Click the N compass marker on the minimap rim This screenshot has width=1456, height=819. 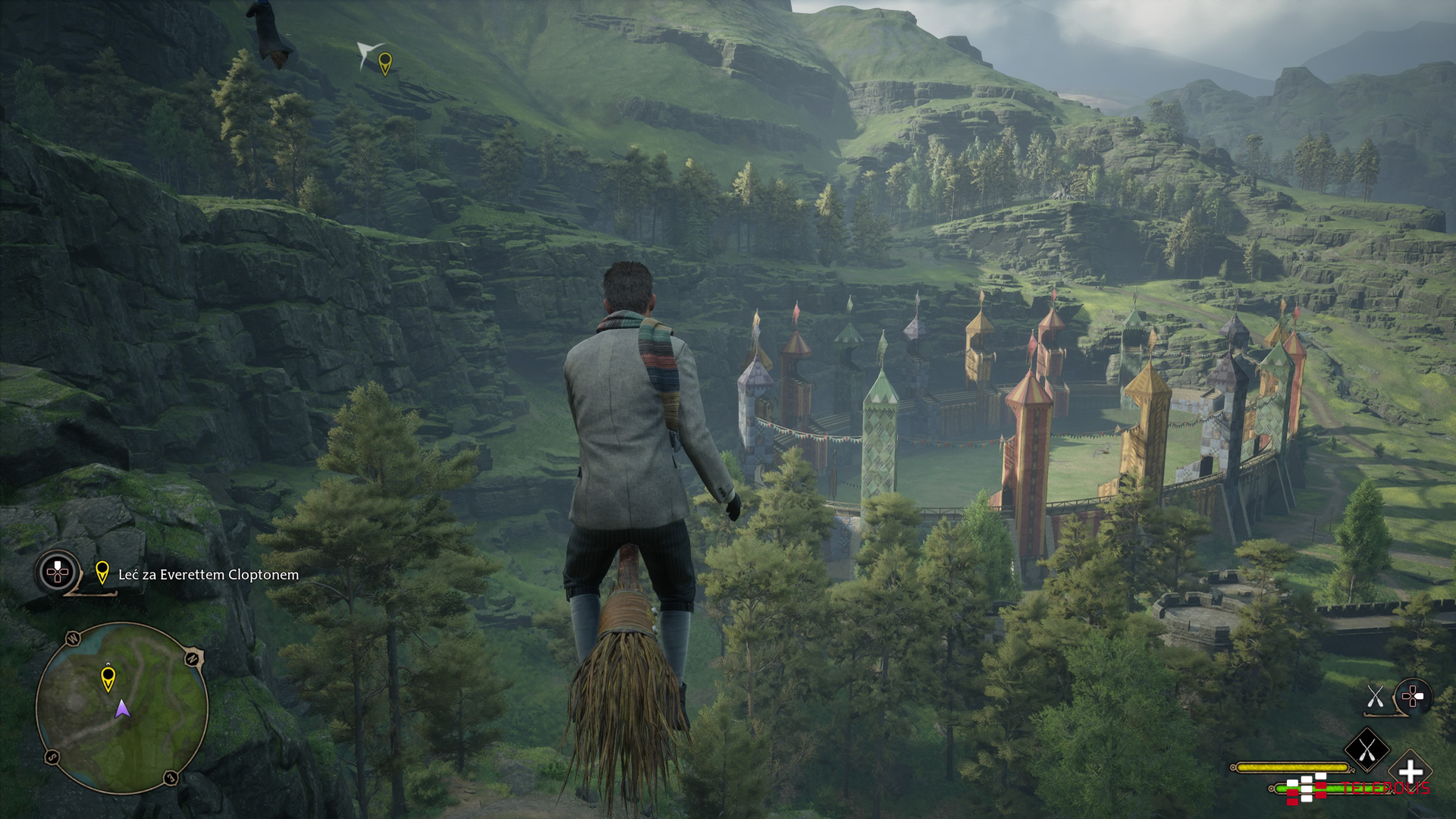[x=193, y=658]
